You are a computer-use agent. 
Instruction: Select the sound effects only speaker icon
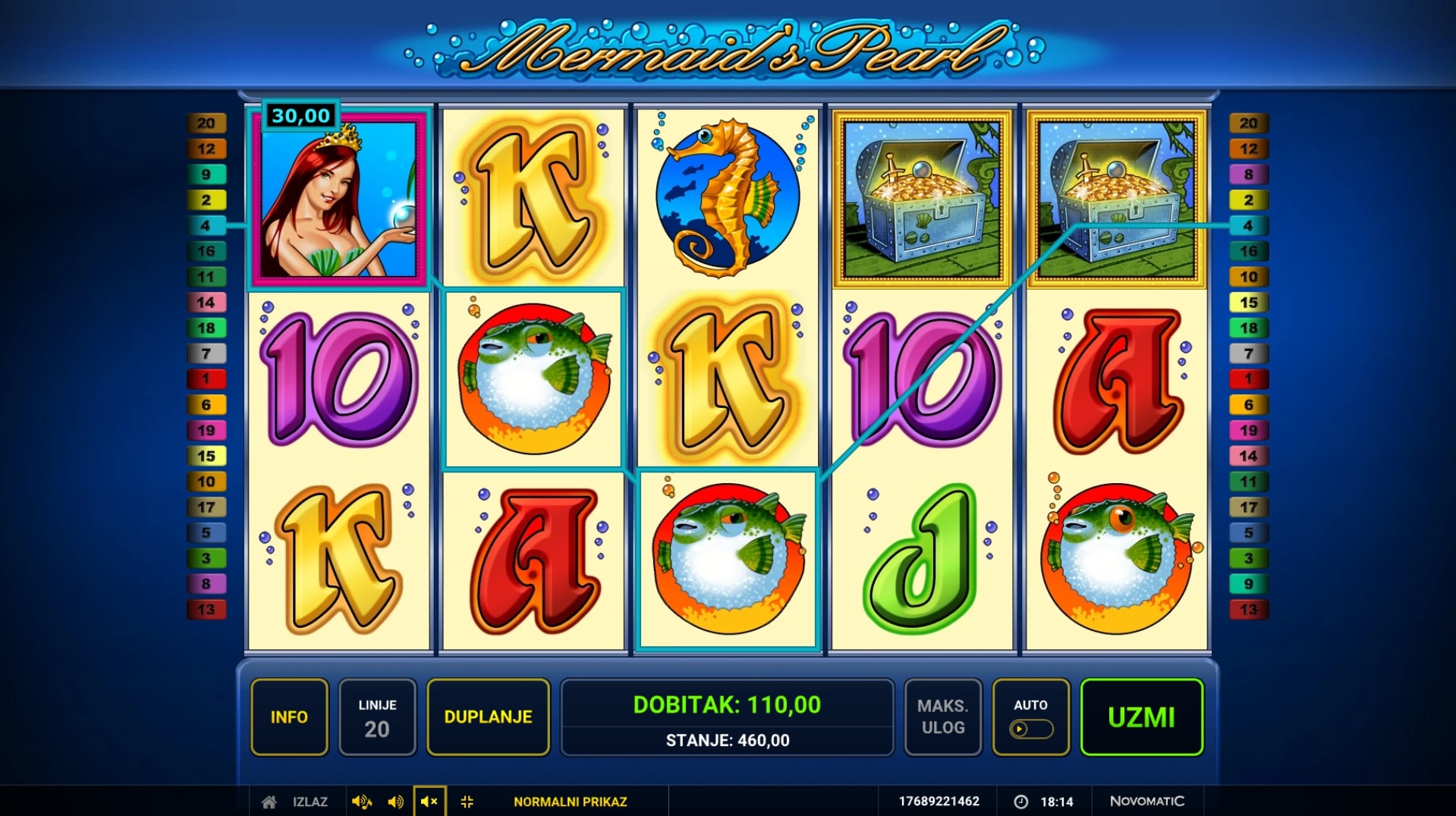(x=395, y=802)
